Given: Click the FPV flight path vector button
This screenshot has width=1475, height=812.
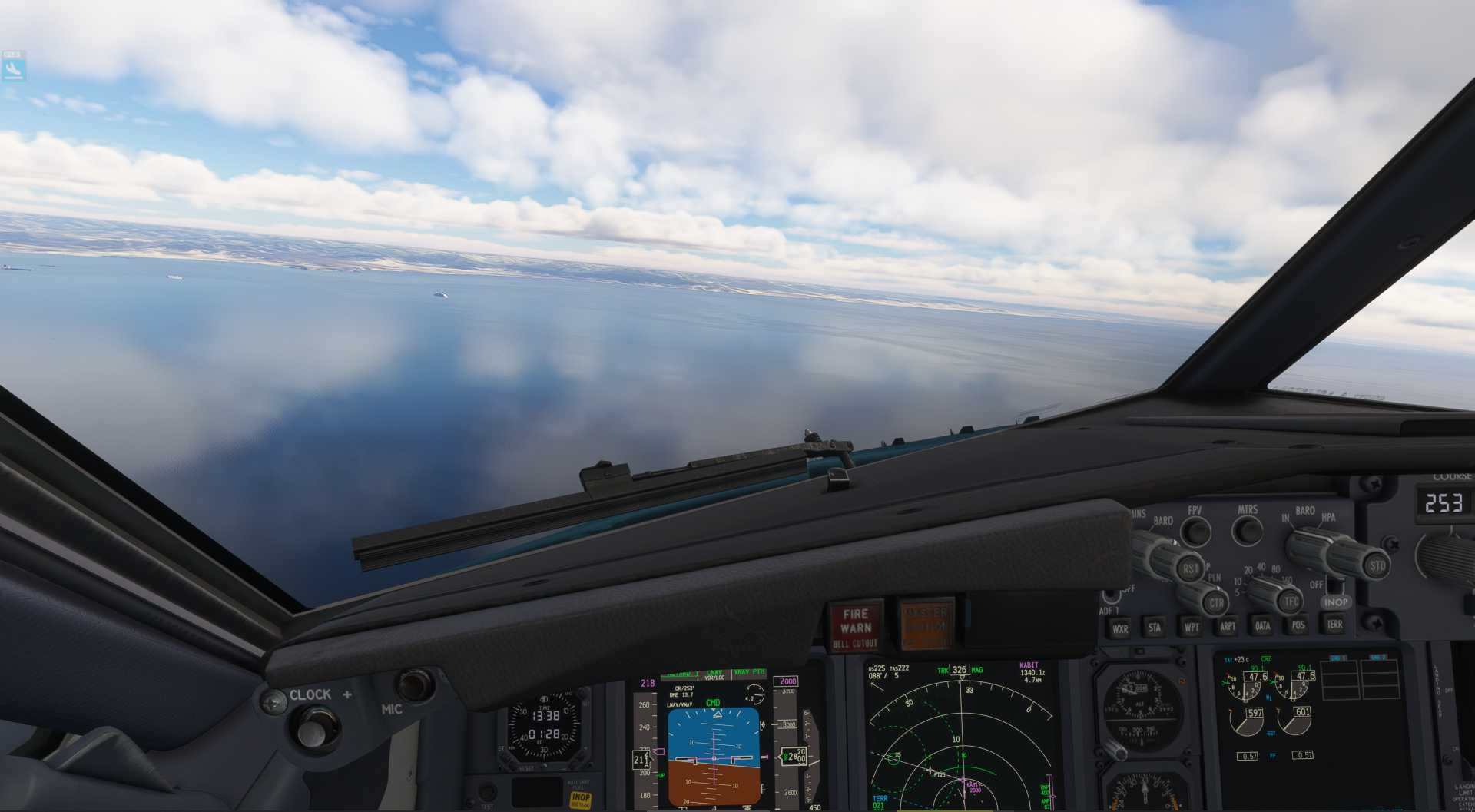Looking at the screenshot, I should pos(1195,531).
